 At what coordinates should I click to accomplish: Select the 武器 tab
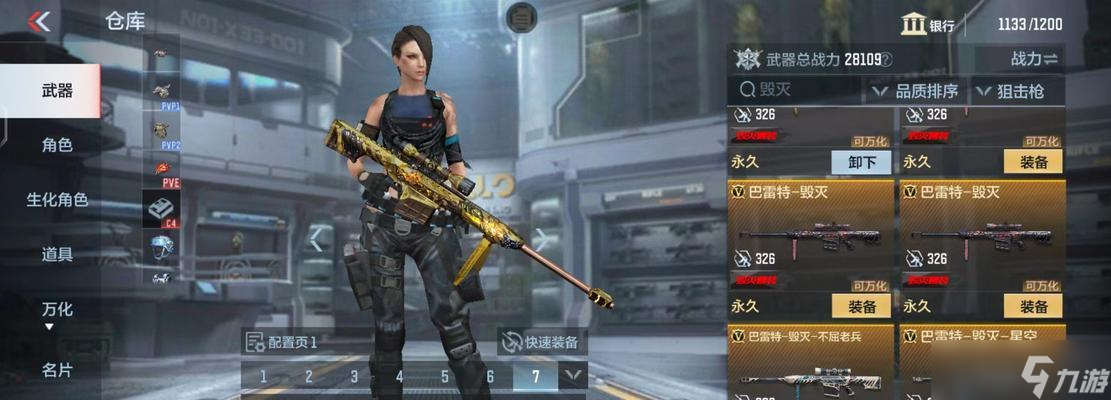tap(56, 91)
